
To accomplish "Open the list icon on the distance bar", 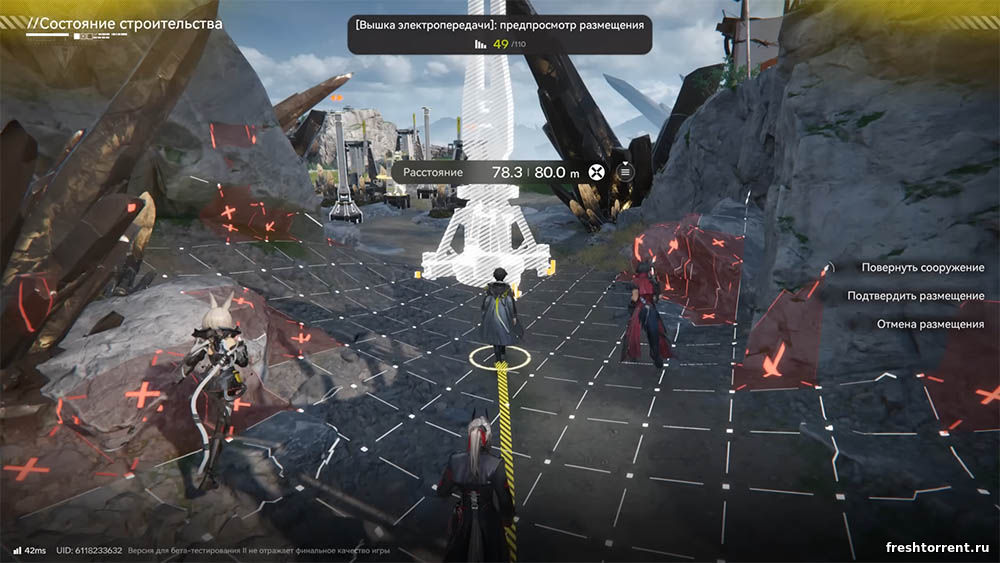I will pyautogui.click(x=625, y=172).
